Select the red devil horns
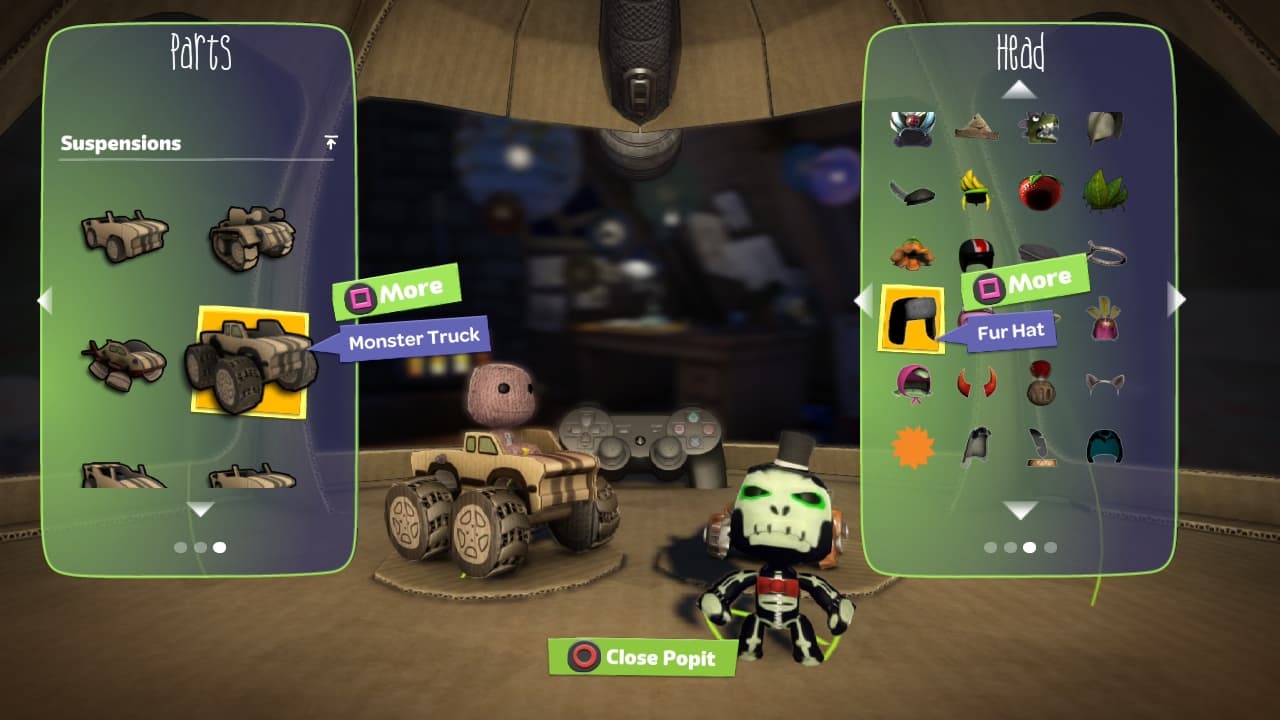1280x720 pixels. pyautogui.click(x=976, y=383)
